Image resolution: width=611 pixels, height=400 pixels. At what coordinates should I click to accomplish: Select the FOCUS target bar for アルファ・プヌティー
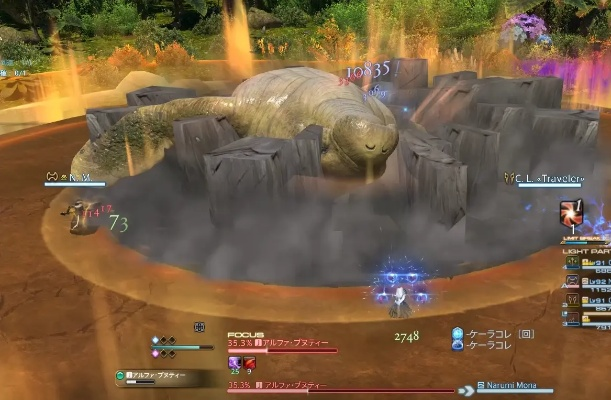[282, 349]
